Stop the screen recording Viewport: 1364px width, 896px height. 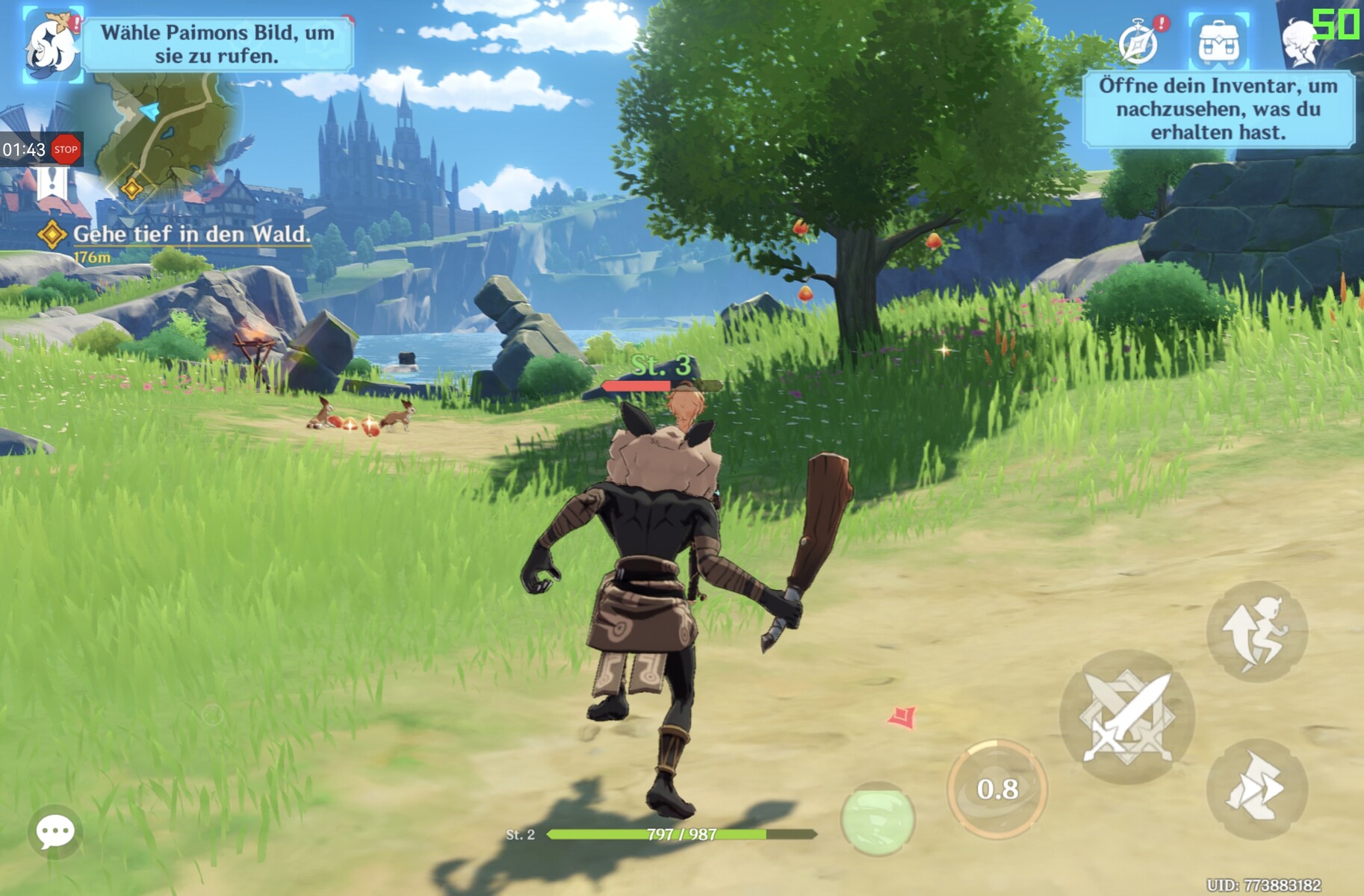(x=66, y=149)
